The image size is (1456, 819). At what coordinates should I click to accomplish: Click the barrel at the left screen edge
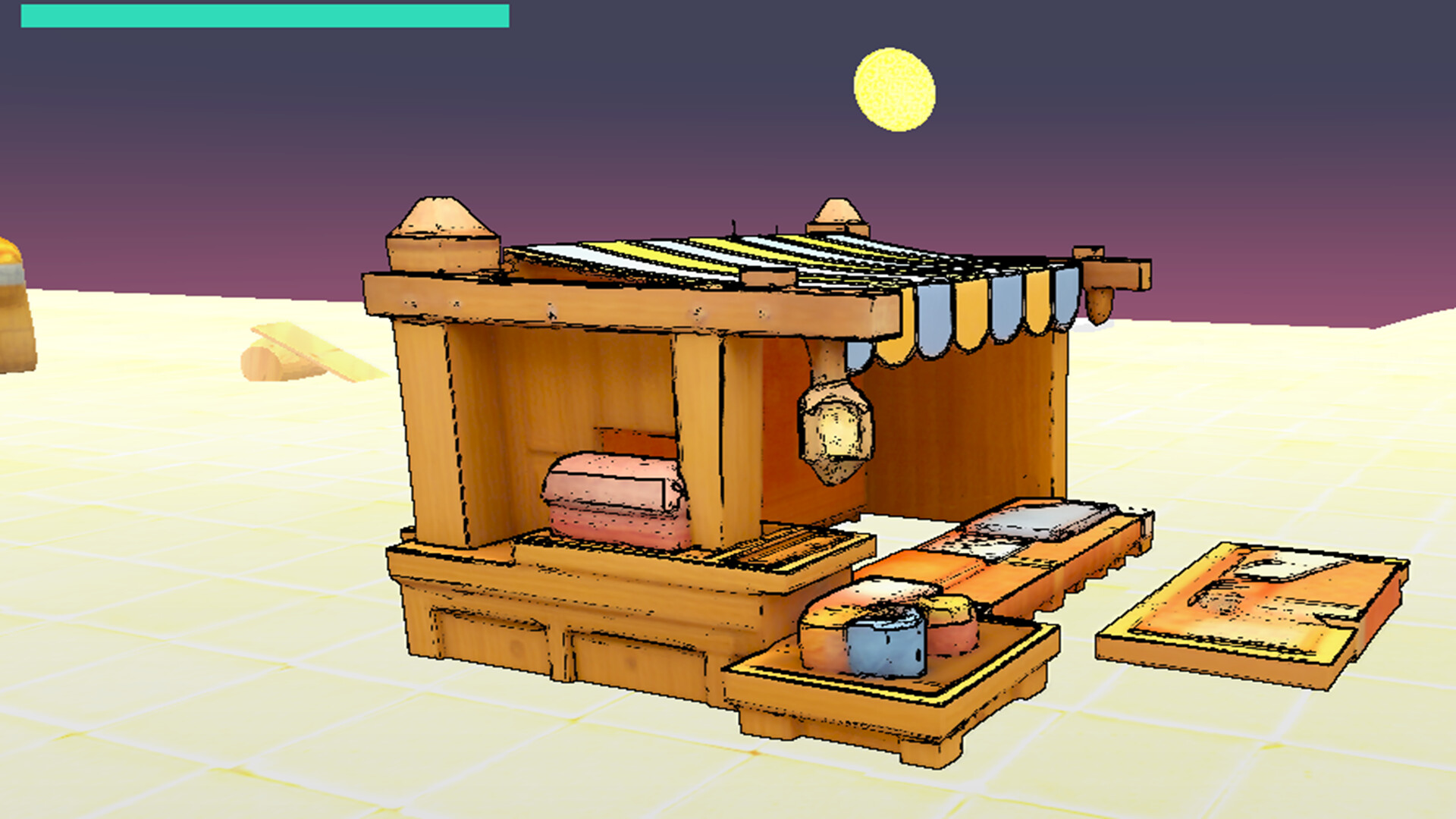pyautogui.click(x=11, y=303)
